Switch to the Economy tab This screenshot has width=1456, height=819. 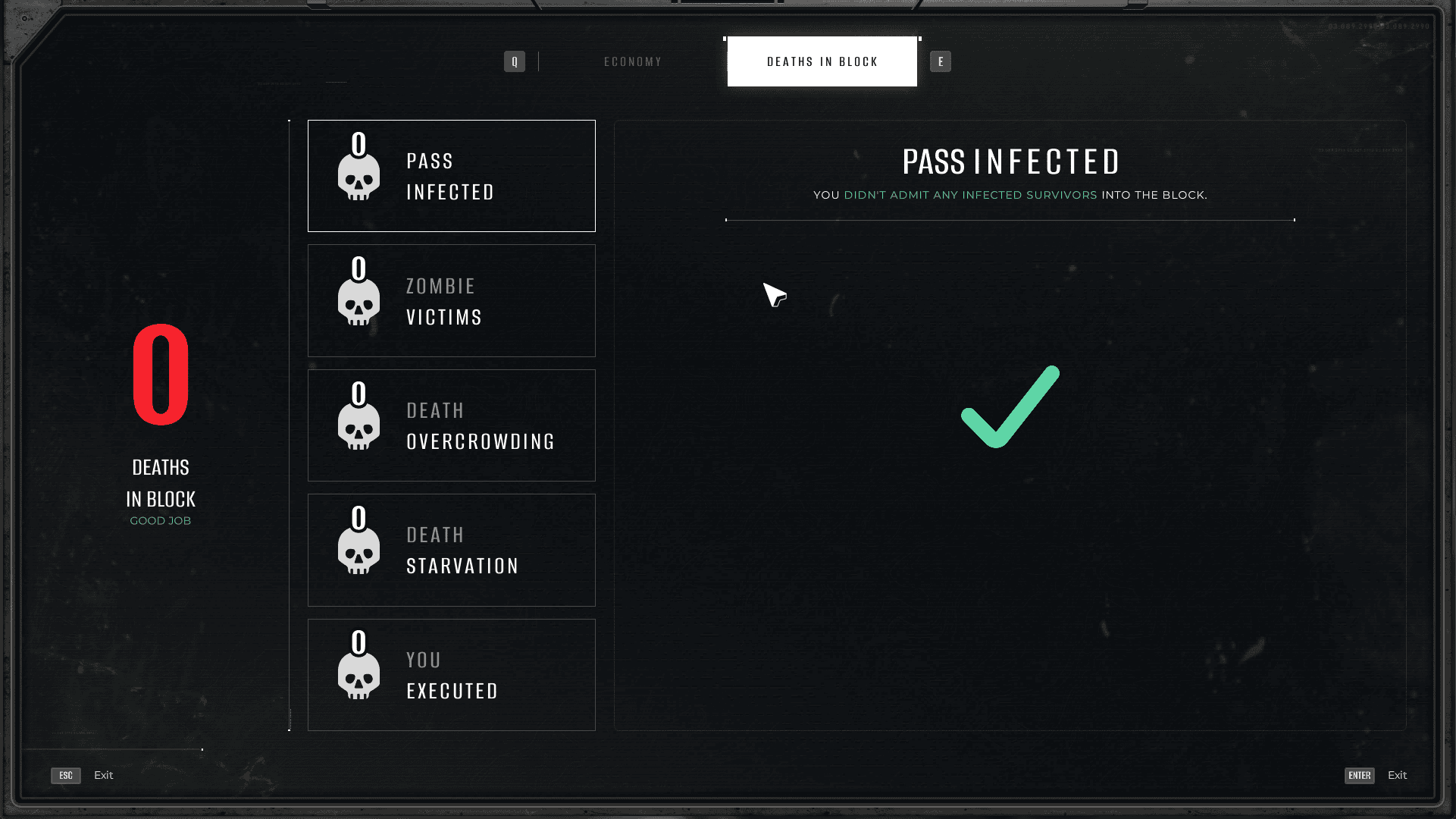point(633,61)
